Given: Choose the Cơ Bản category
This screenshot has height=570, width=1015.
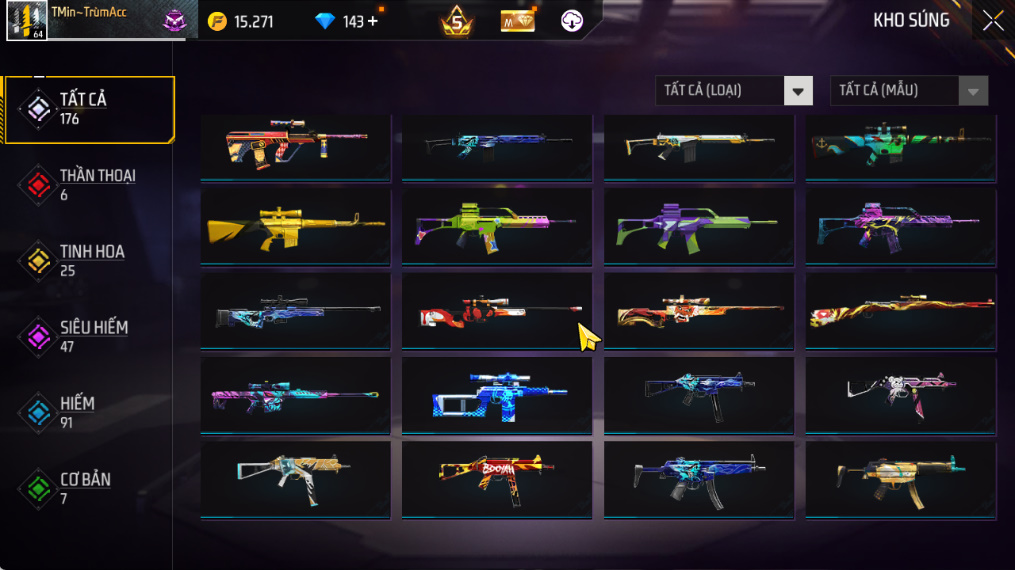Looking at the screenshot, I should [x=88, y=489].
